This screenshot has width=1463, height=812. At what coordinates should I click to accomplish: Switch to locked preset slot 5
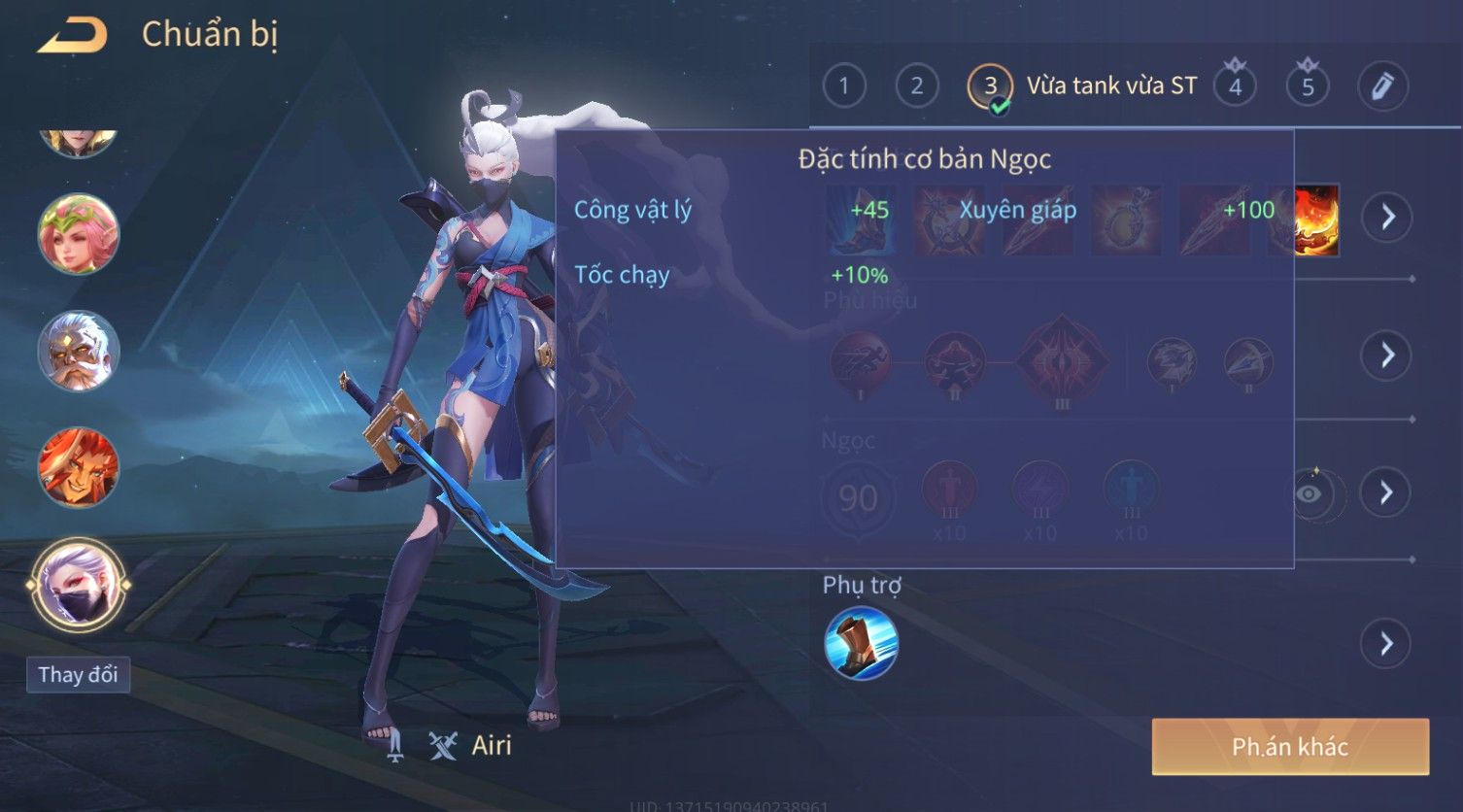[1308, 86]
